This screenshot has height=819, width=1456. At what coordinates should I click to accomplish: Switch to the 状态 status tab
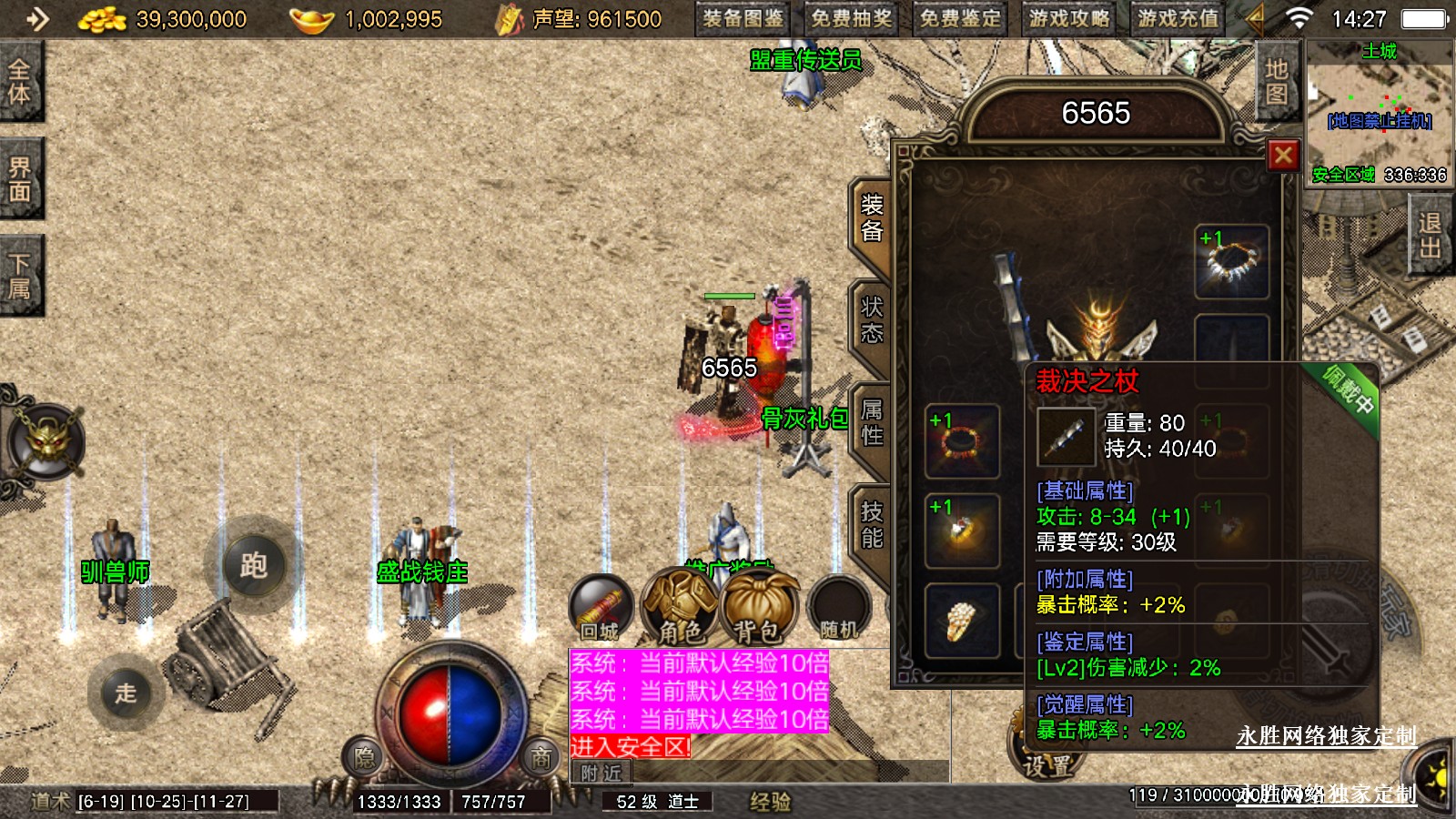871,320
